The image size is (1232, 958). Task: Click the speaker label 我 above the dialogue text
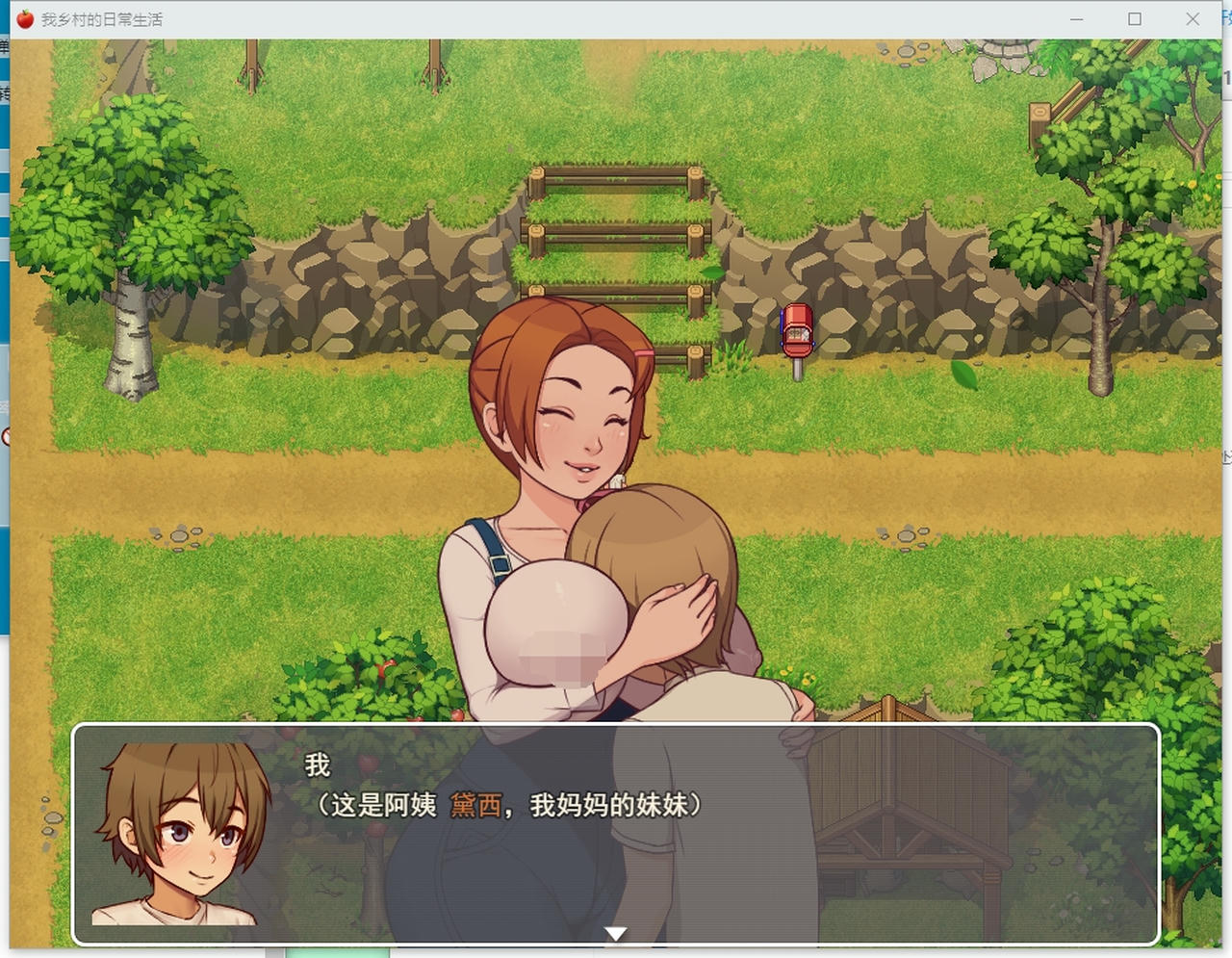[x=316, y=765]
